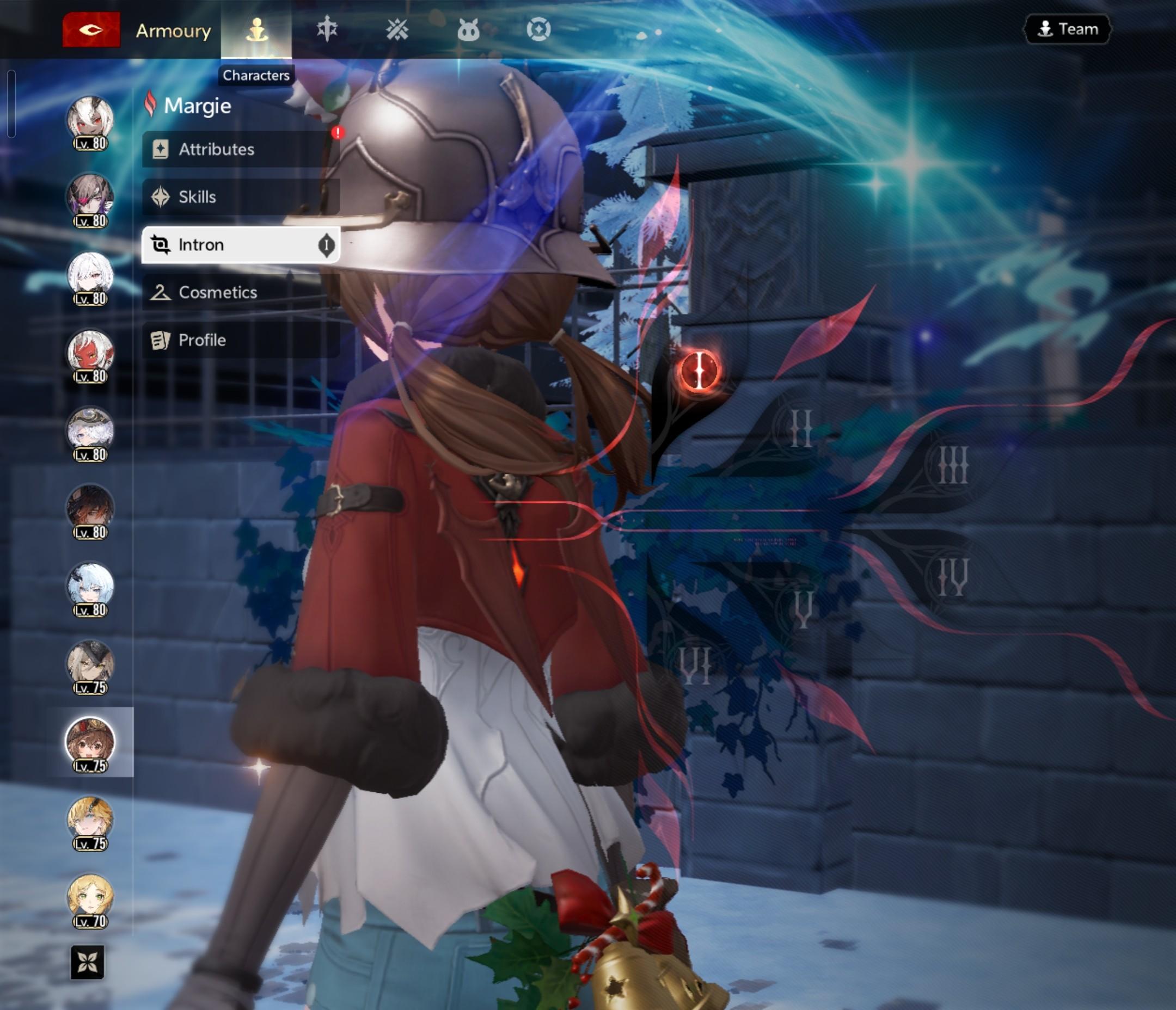Pick Intron node V
Image resolution: width=1176 pixels, height=1010 pixels.
pos(803,610)
